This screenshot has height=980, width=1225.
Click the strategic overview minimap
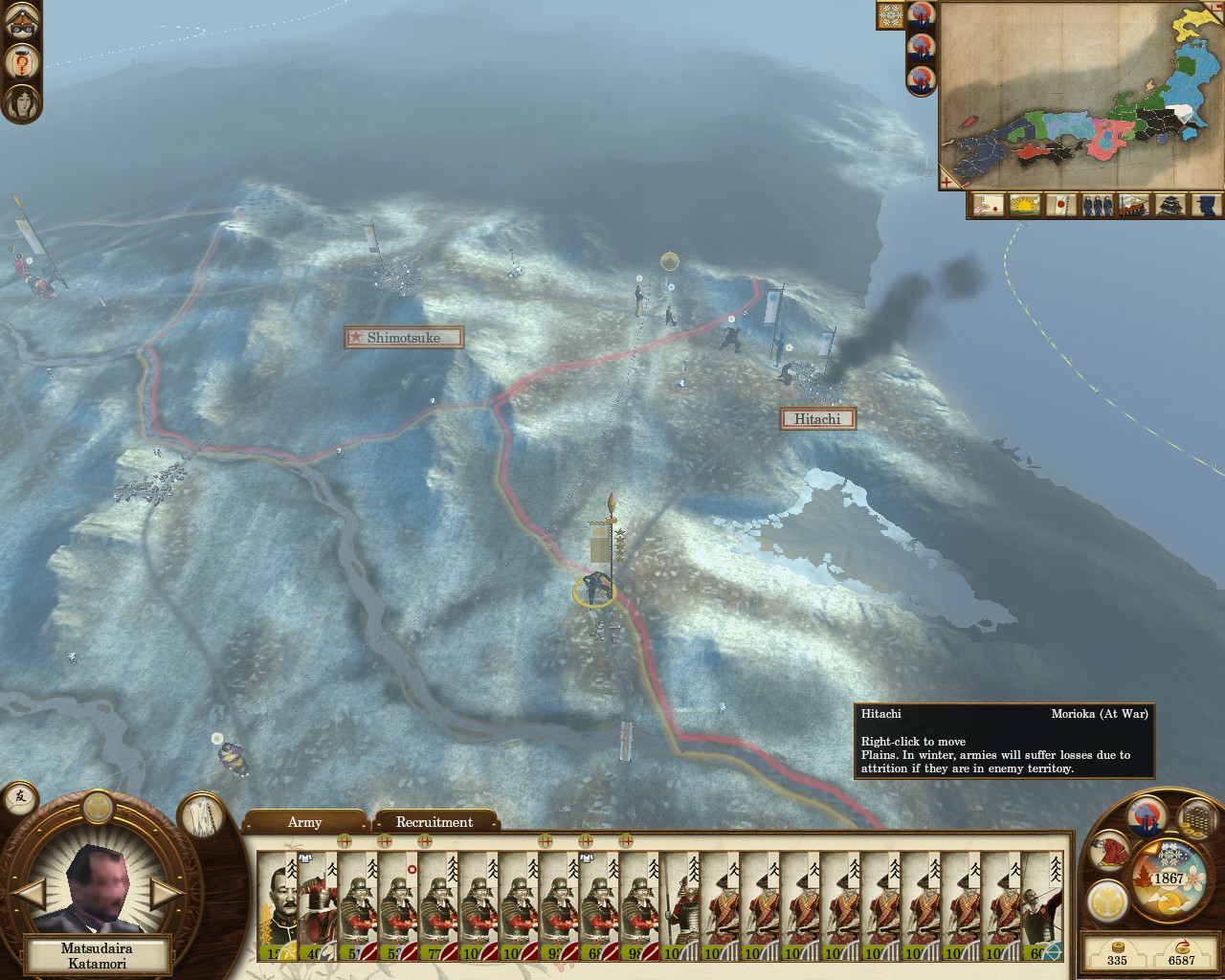click(1081, 96)
